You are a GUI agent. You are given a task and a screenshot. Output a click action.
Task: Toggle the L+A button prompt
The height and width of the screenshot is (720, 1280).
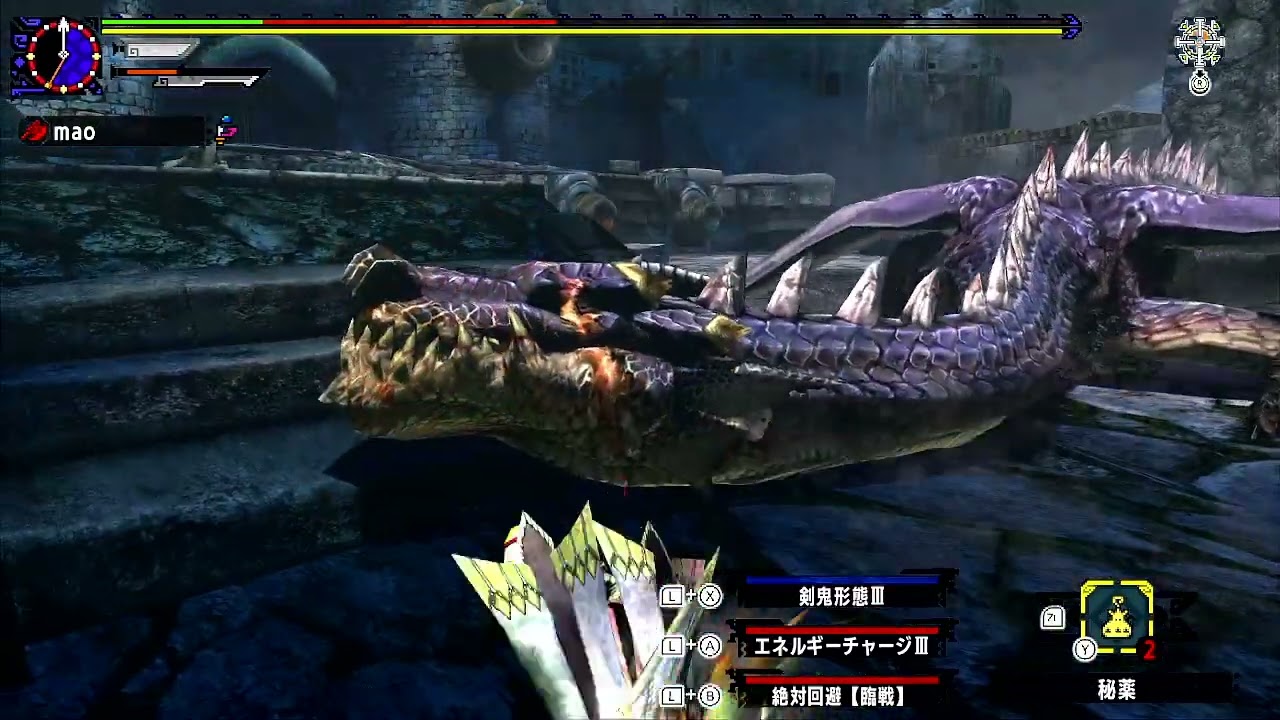(690, 647)
